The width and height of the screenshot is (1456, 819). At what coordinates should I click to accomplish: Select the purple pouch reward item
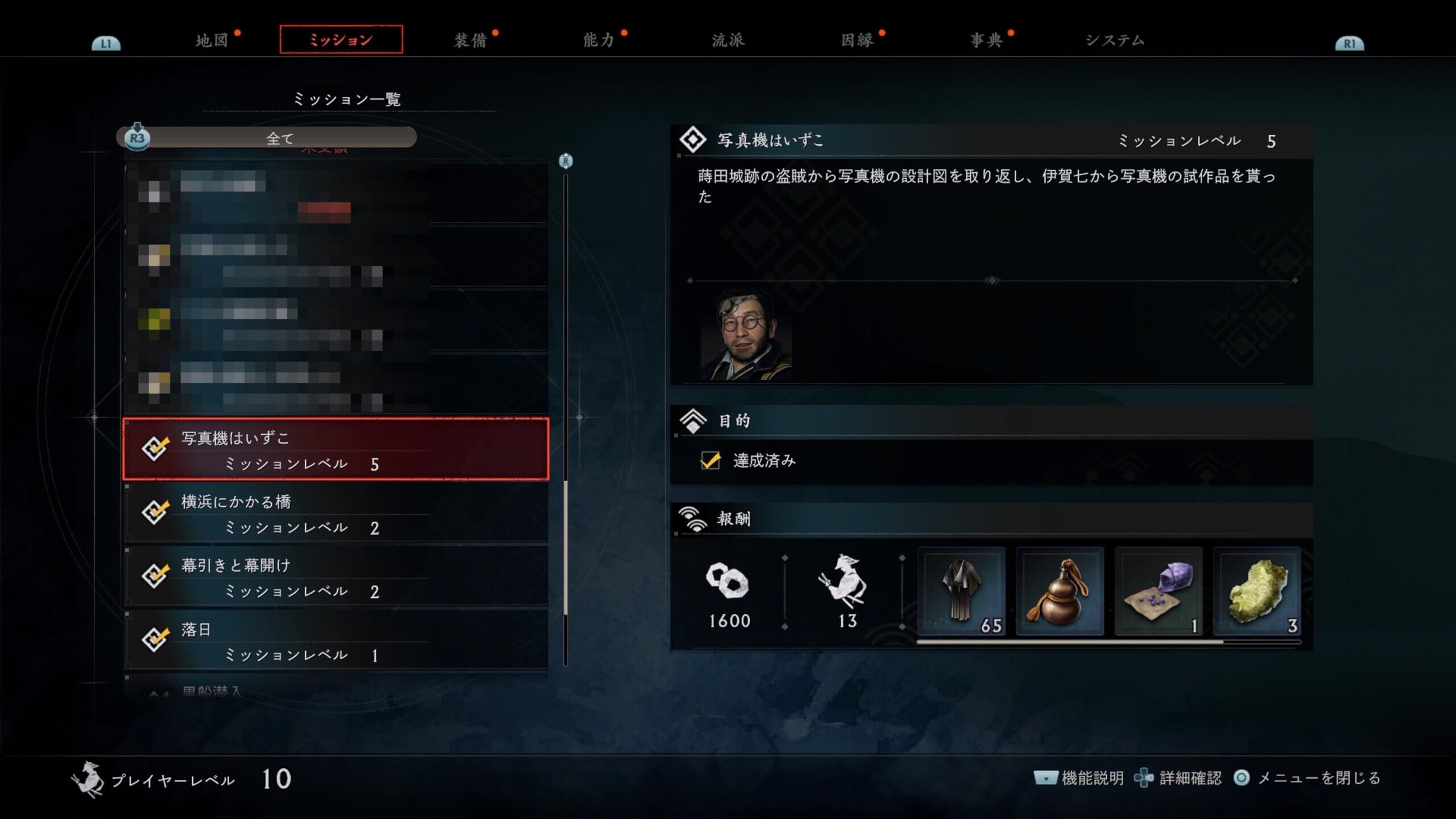[x=1158, y=591]
